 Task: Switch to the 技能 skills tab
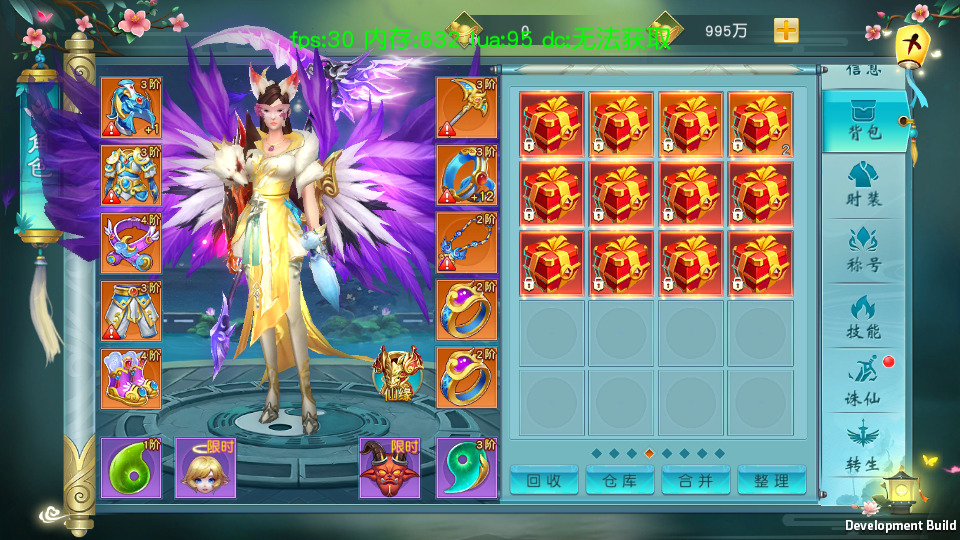tap(863, 316)
